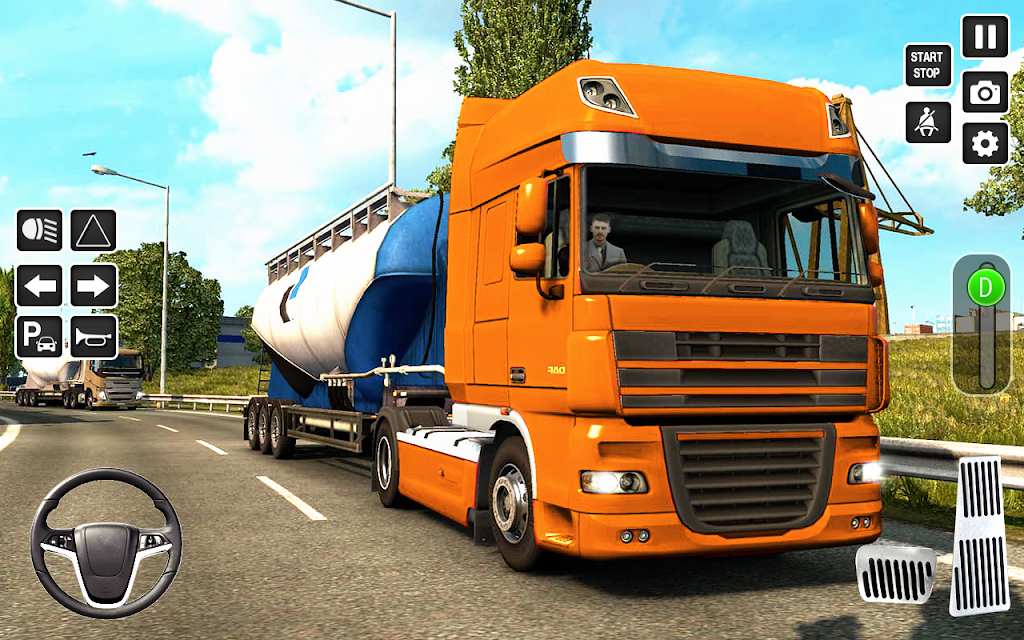Take a screenshot with the camera icon
Image resolution: width=1024 pixels, height=640 pixels.
[x=985, y=92]
